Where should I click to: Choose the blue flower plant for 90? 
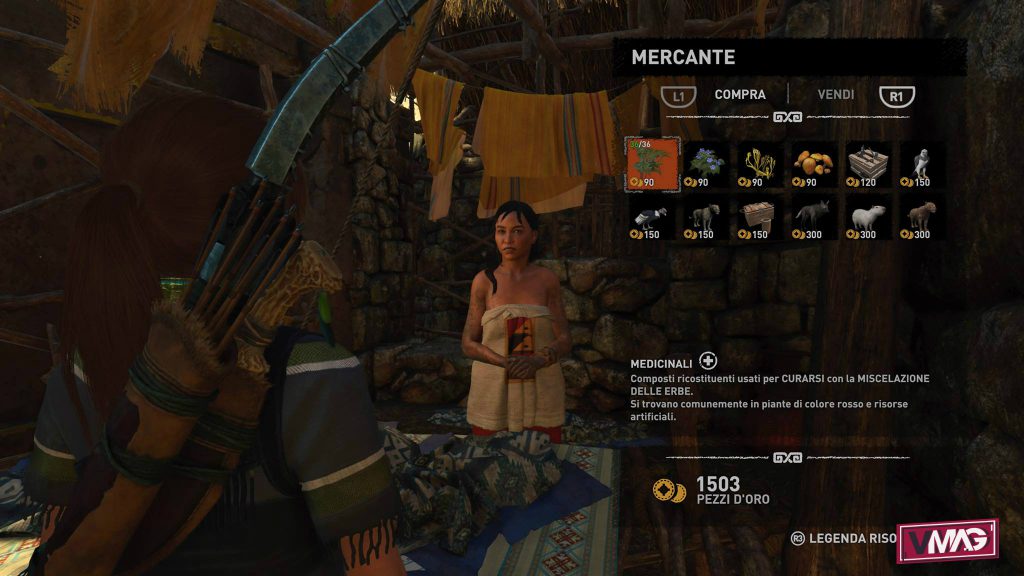click(707, 163)
